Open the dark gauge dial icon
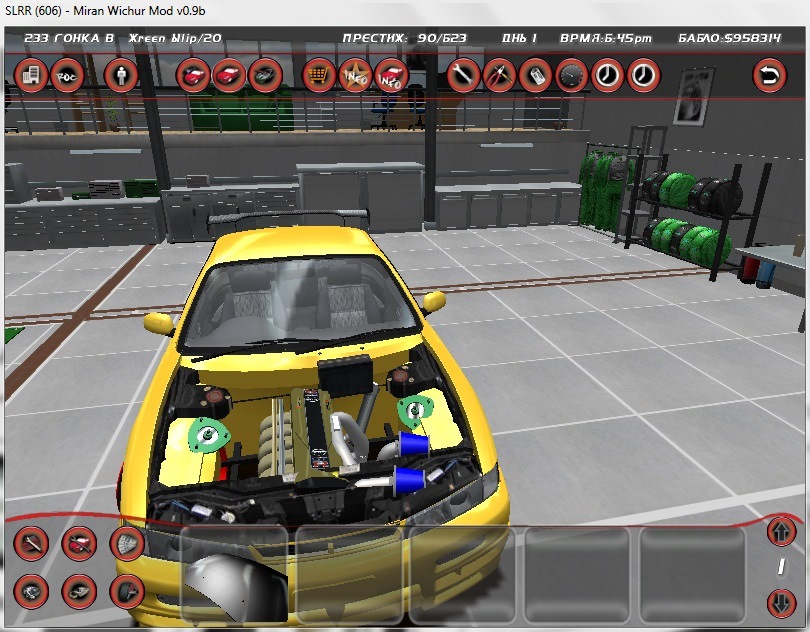This screenshot has height=632, width=810. pyautogui.click(x=571, y=75)
